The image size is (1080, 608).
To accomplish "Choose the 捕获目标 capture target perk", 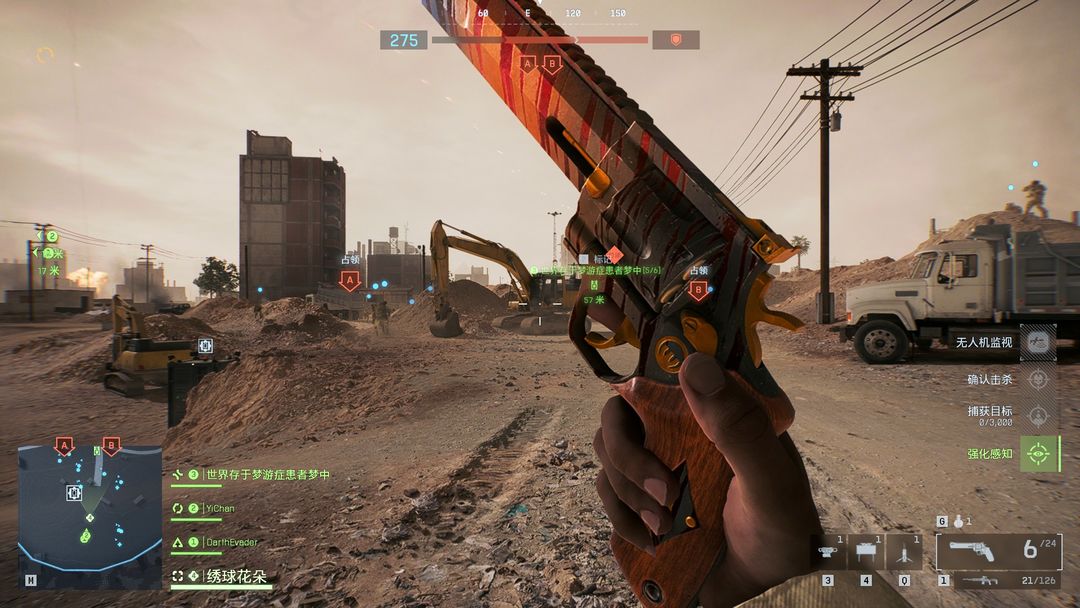I will pos(1039,415).
